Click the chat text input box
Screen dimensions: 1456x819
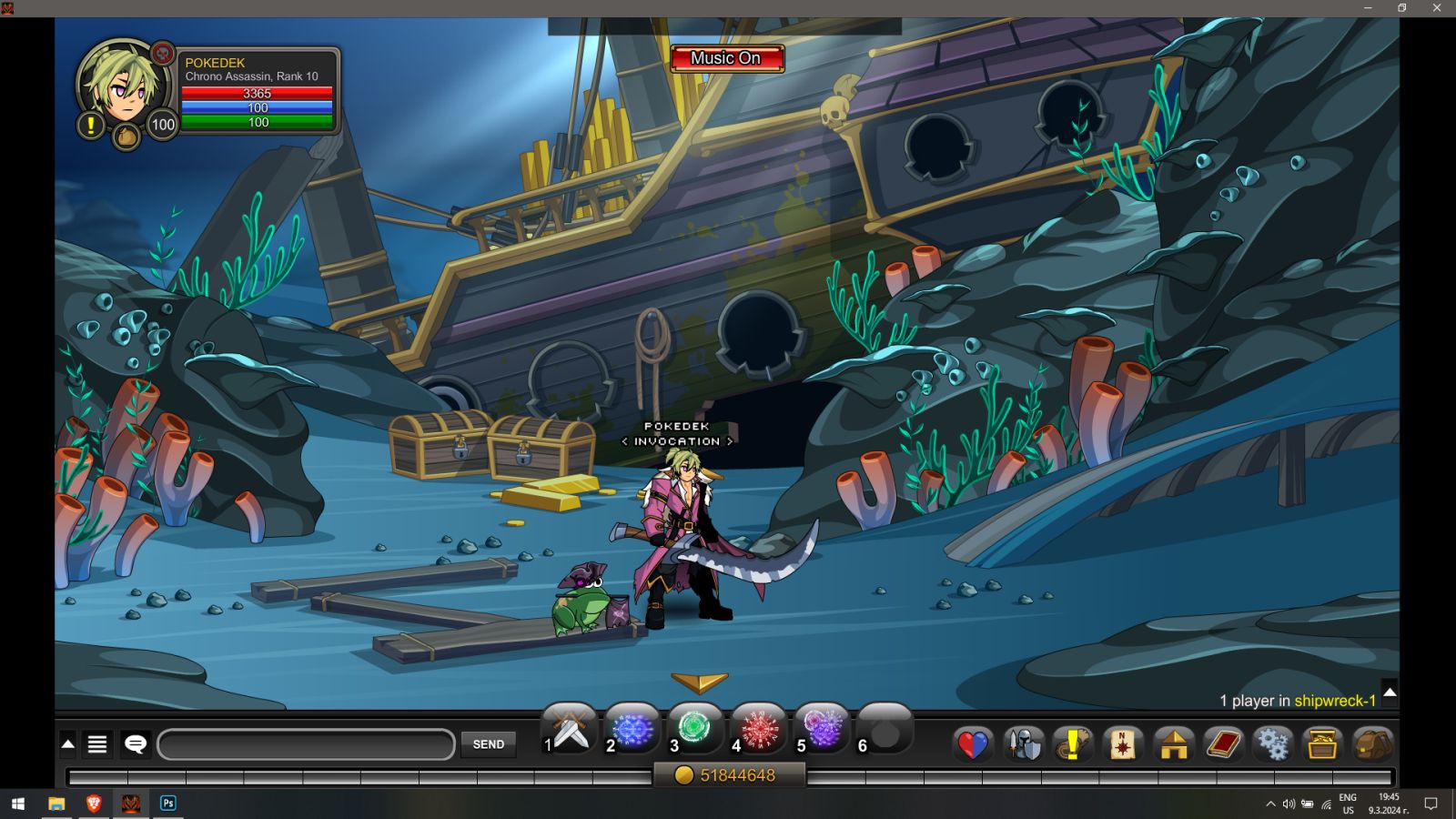pos(306,744)
